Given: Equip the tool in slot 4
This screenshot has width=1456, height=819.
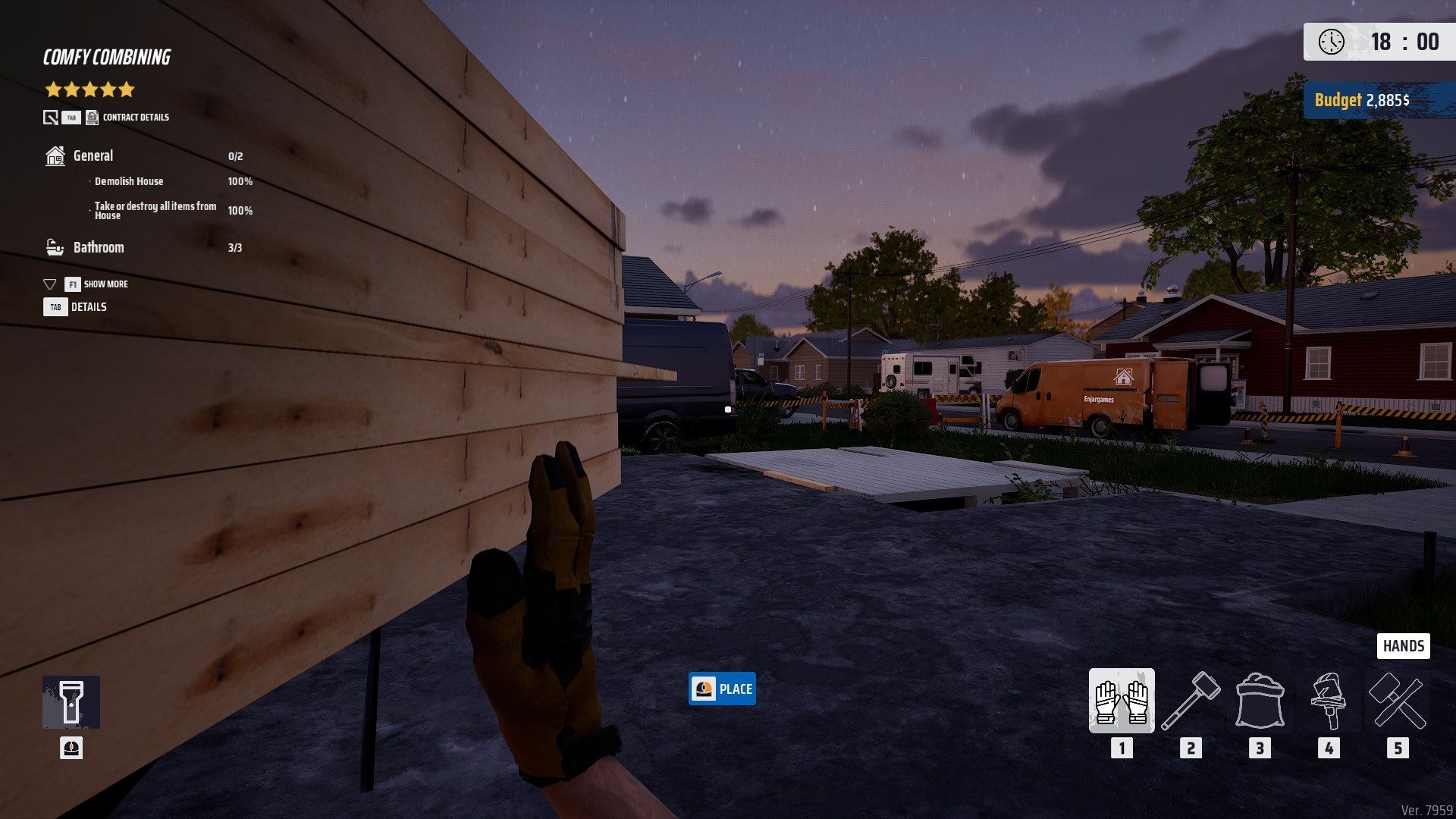Looking at the screenshot, I should tap(1328, 701).
